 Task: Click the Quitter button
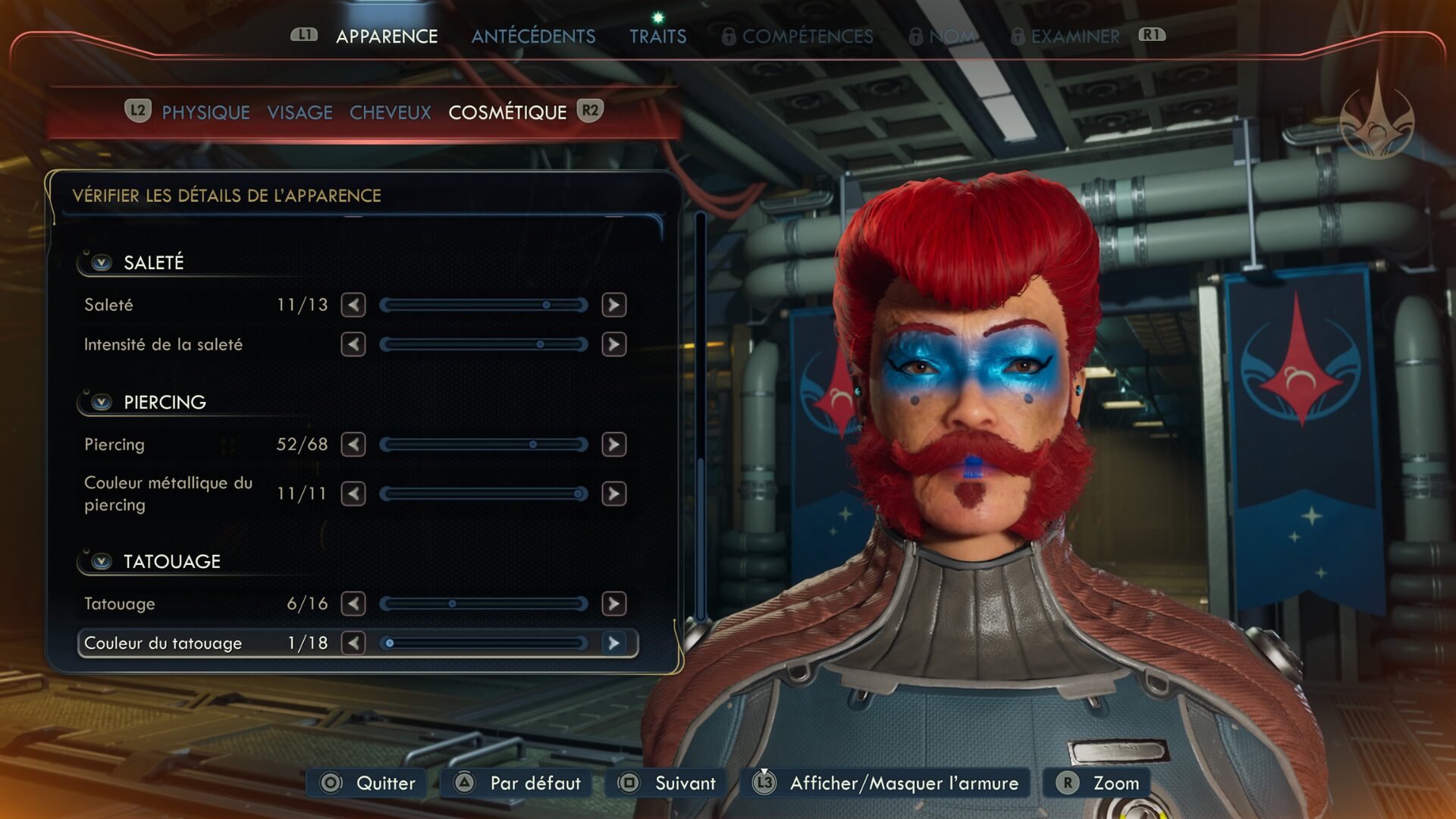(x=369, y=783)
